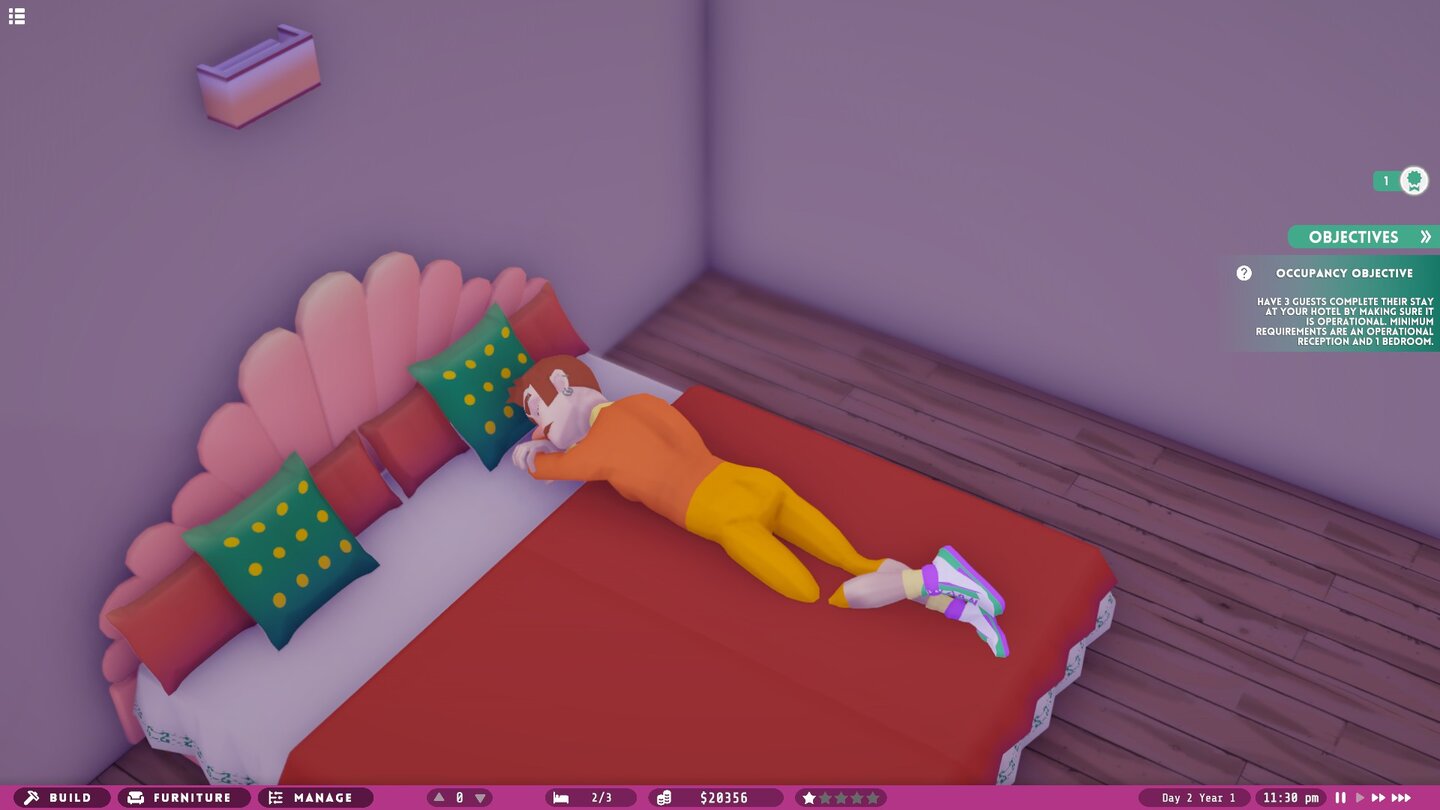The width and height of the screenshot is (1440, 810).
Task: Click the Manage list icon
Action: [275, 797]
